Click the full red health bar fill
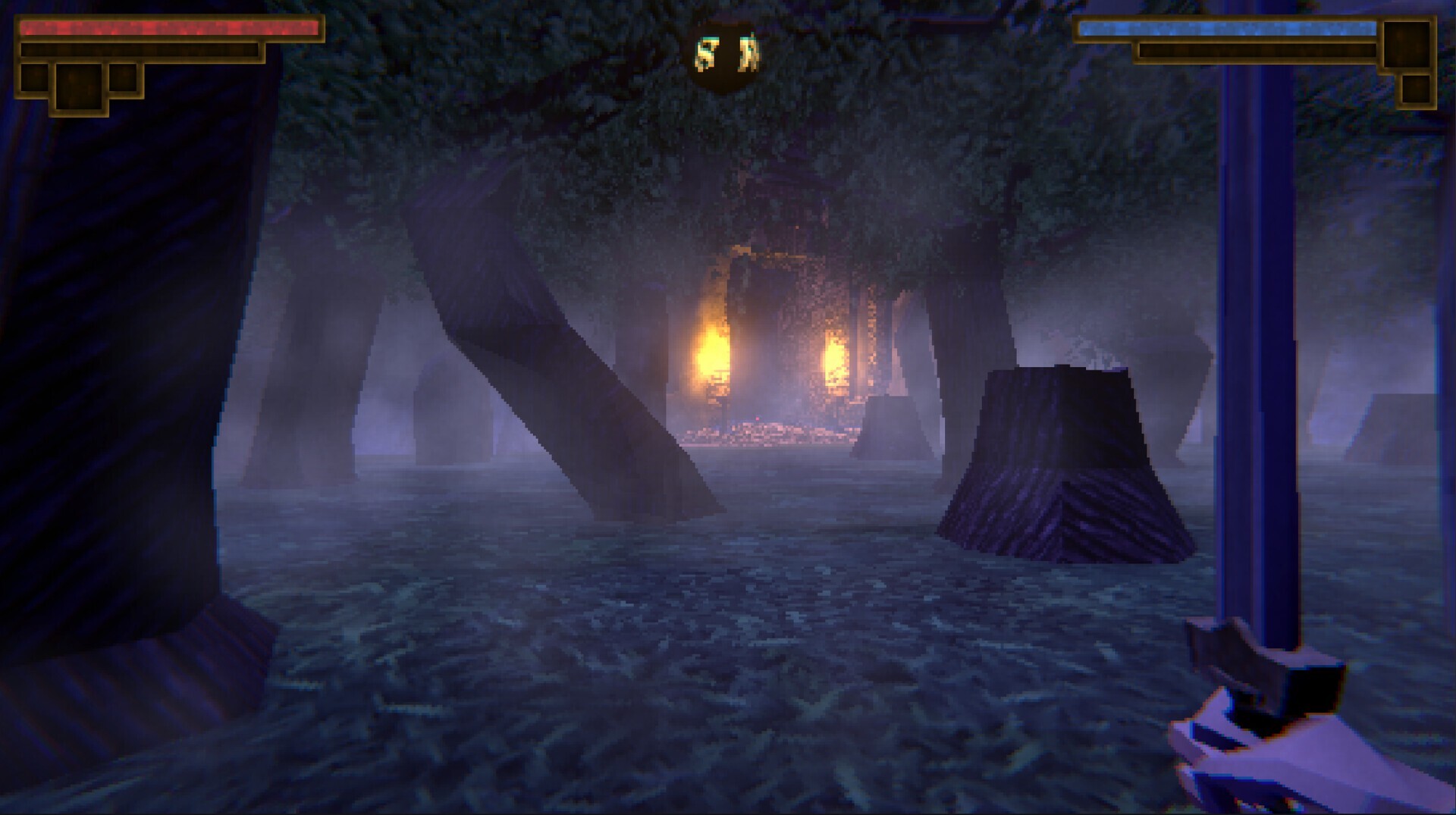The image size is (1456, 815). [x=171, y=29]
